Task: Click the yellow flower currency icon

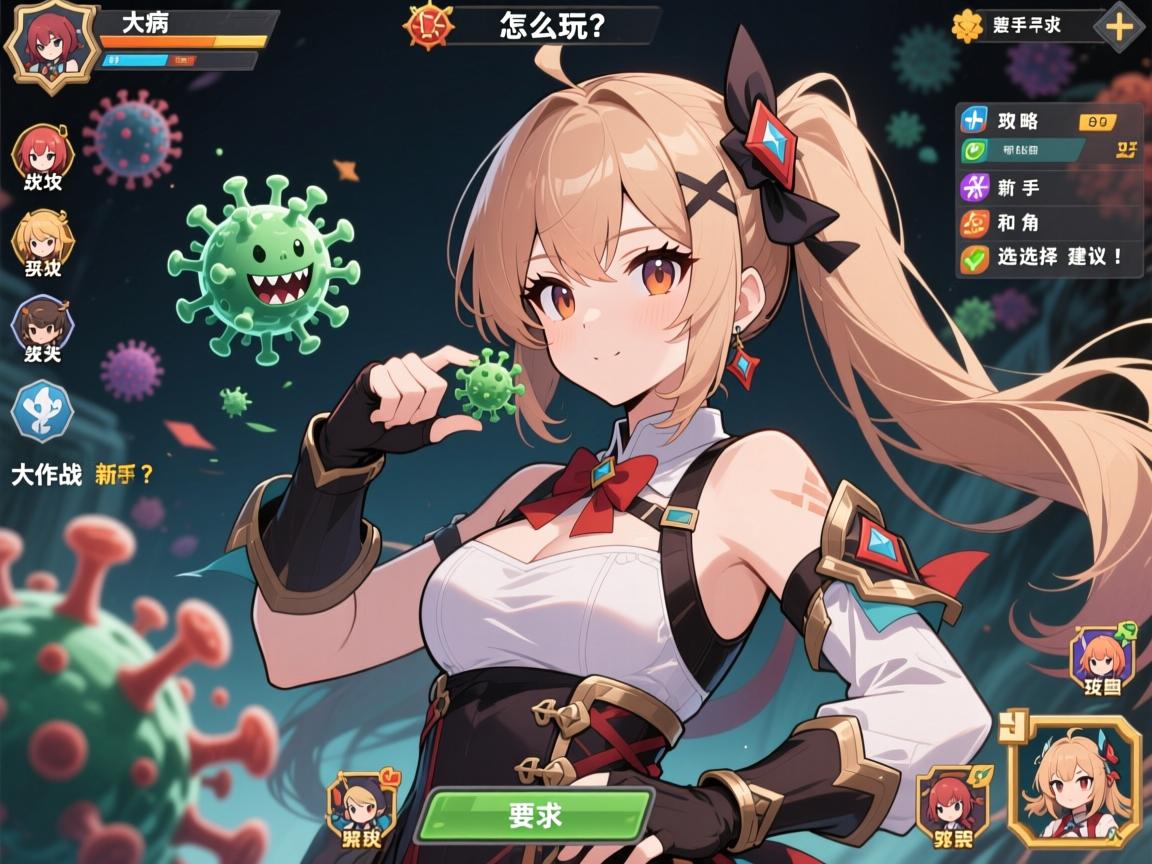Action: [967, 25]
